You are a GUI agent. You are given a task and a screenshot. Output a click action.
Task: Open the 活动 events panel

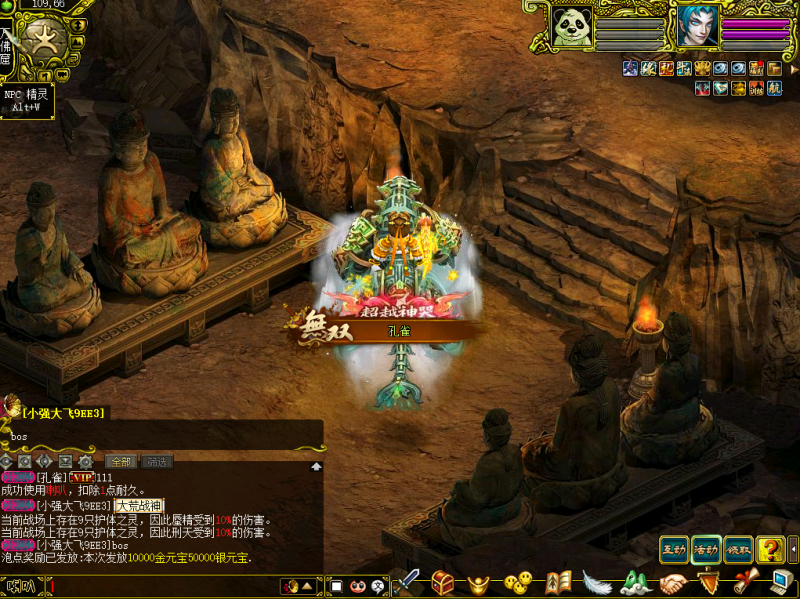705,549
